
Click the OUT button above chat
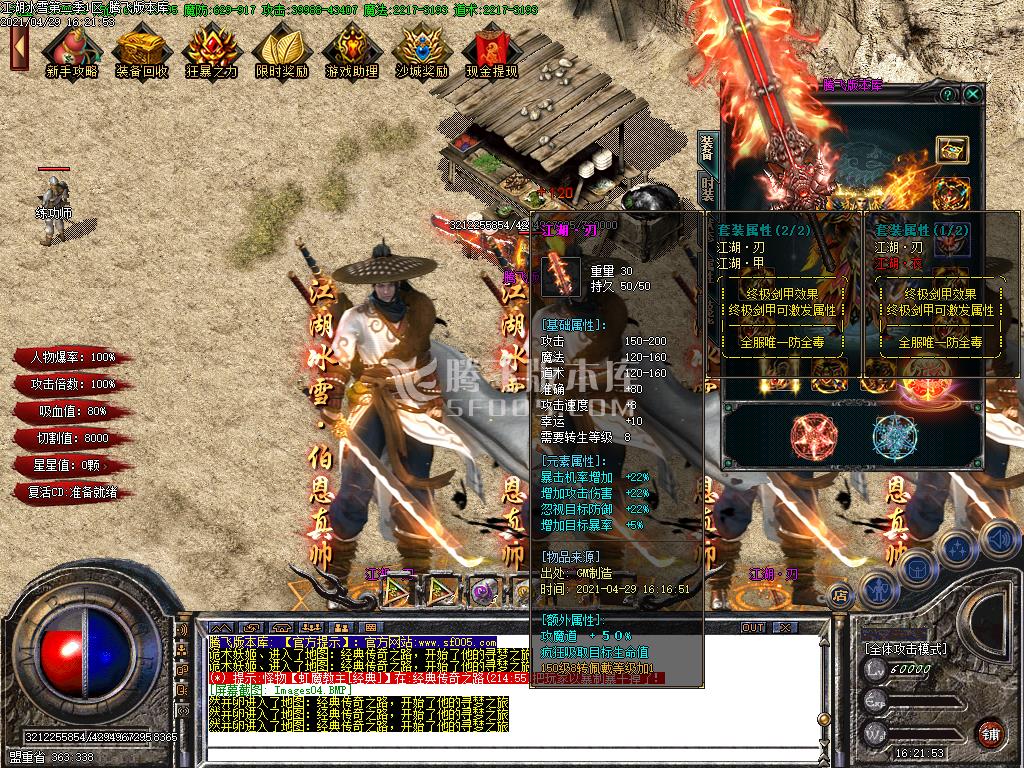point(752,628)
